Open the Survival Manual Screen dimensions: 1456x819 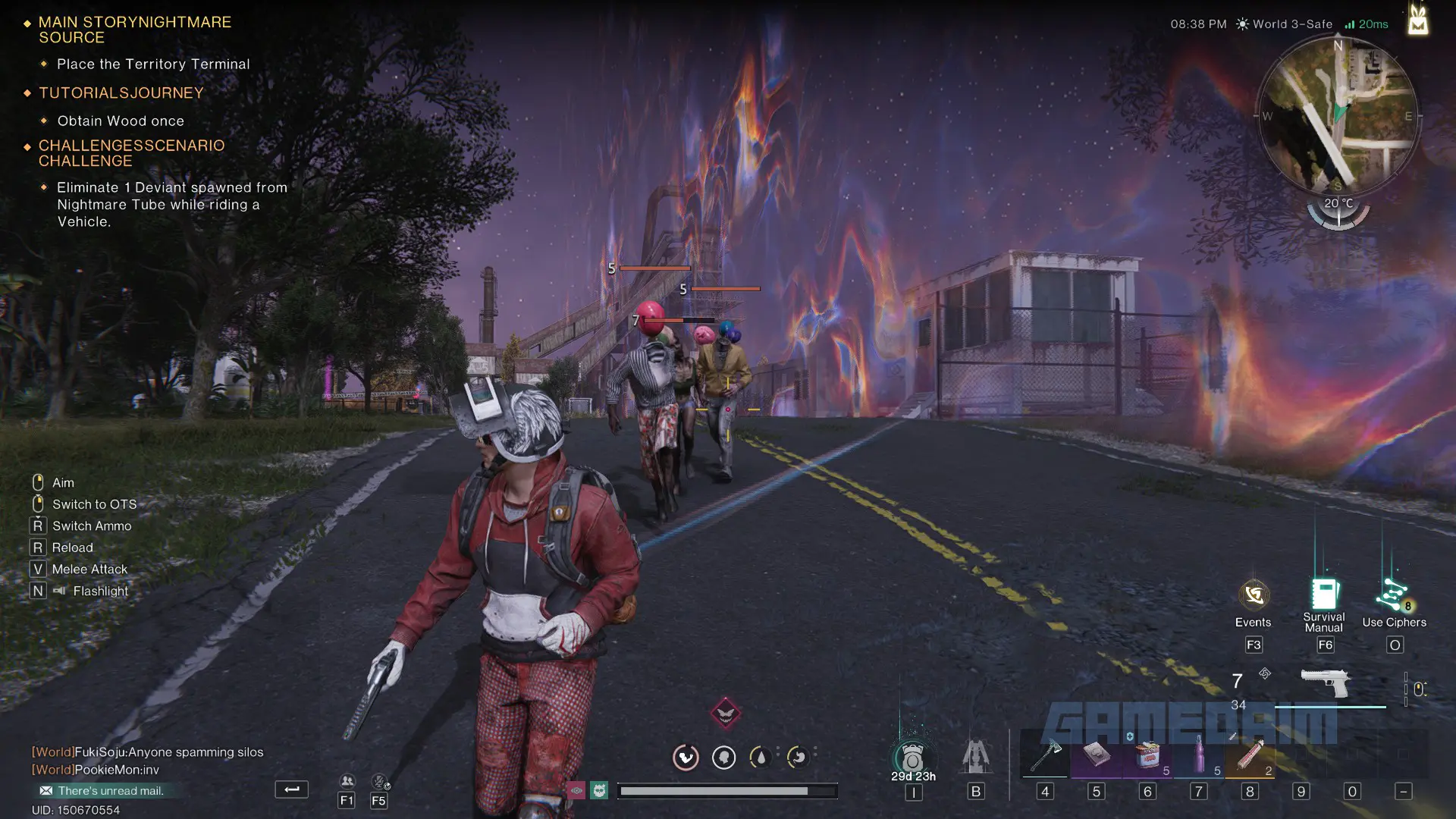coord(1324,595)
